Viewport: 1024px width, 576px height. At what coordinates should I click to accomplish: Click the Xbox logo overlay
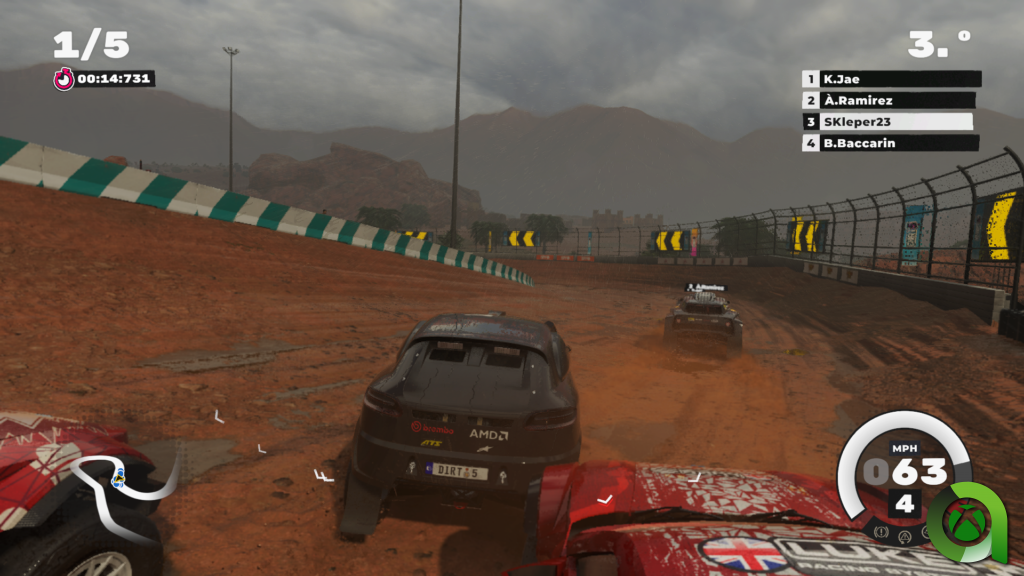click(x=965, y=519)
